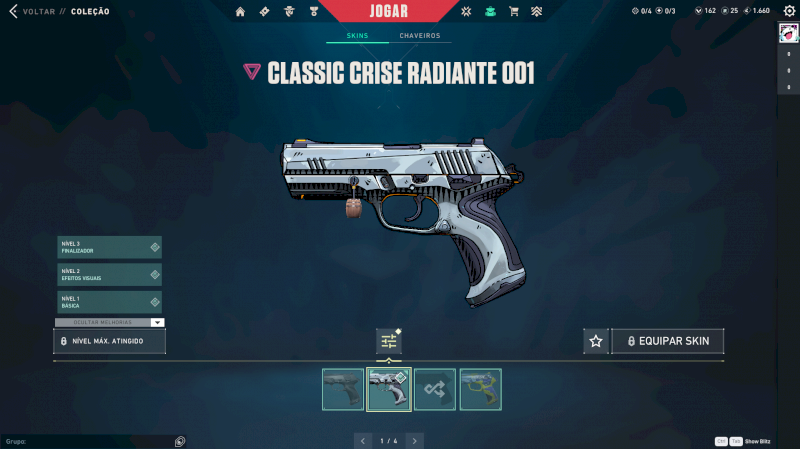
Task: Open the home icon in top navigation
Action: coord(240,11)
